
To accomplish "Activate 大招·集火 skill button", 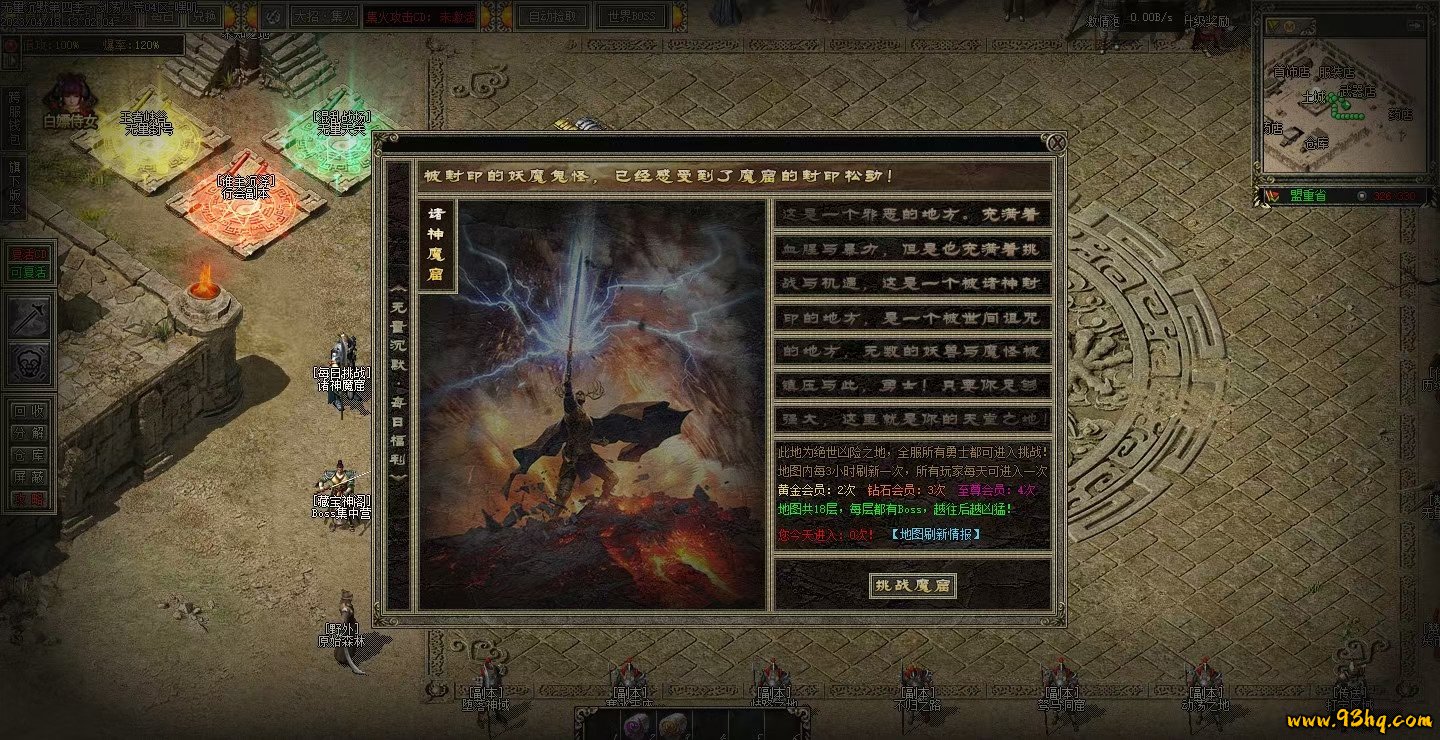I will pos(325,17).
